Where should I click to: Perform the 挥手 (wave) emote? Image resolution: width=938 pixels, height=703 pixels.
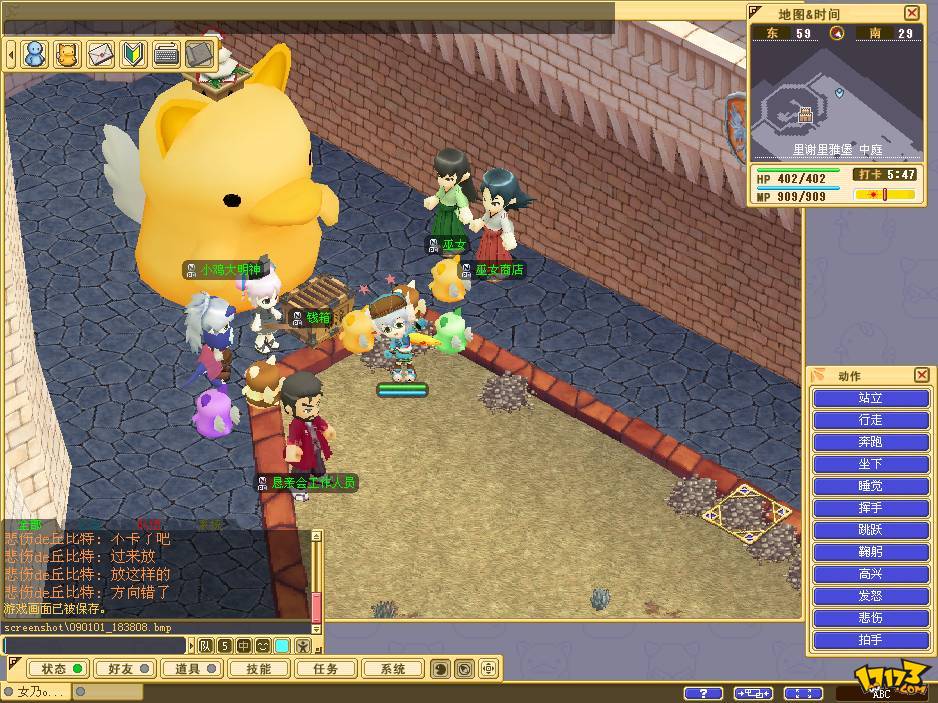click(870, 508)
